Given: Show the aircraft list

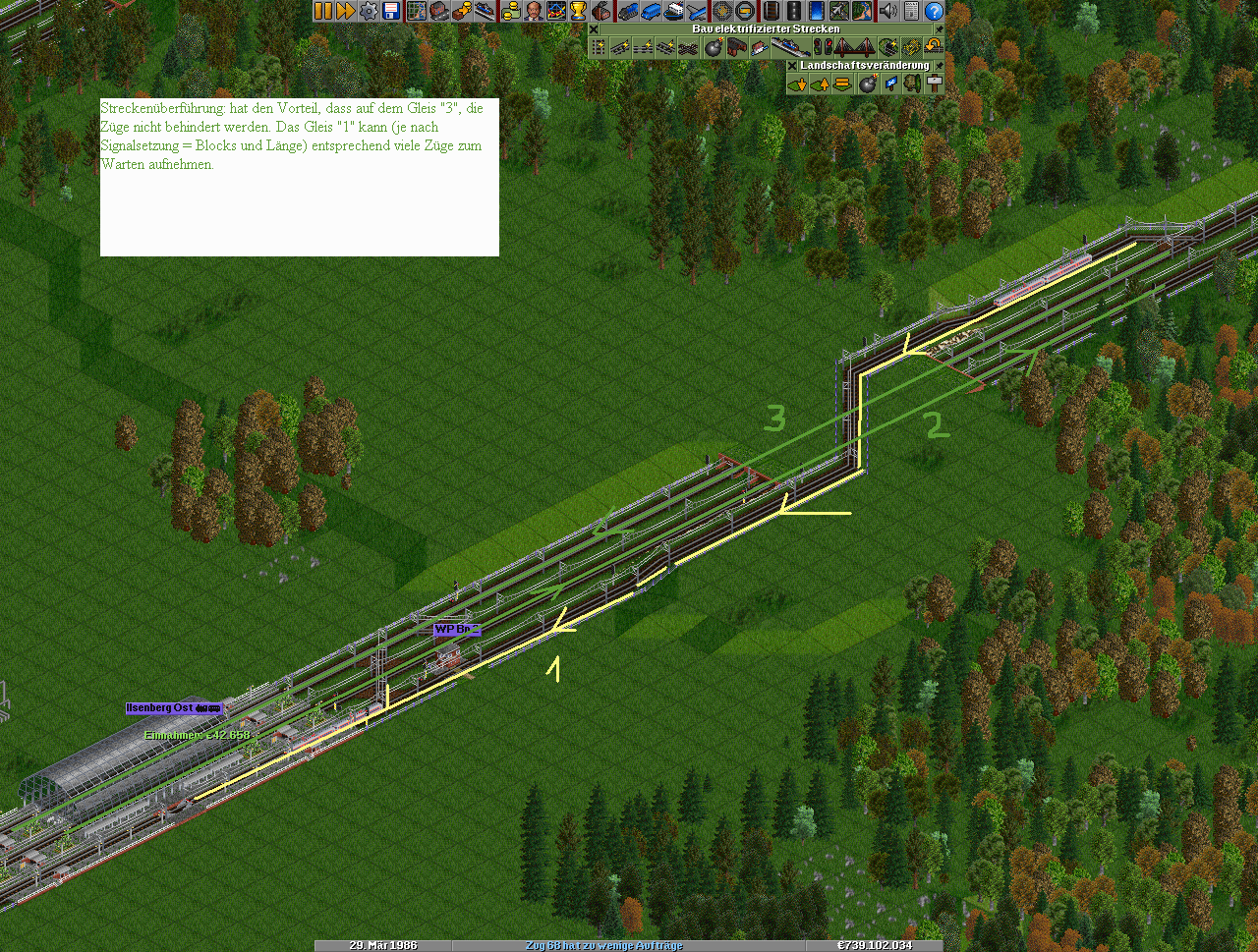Looking at the screenshot, I should (x=697, y=11).
